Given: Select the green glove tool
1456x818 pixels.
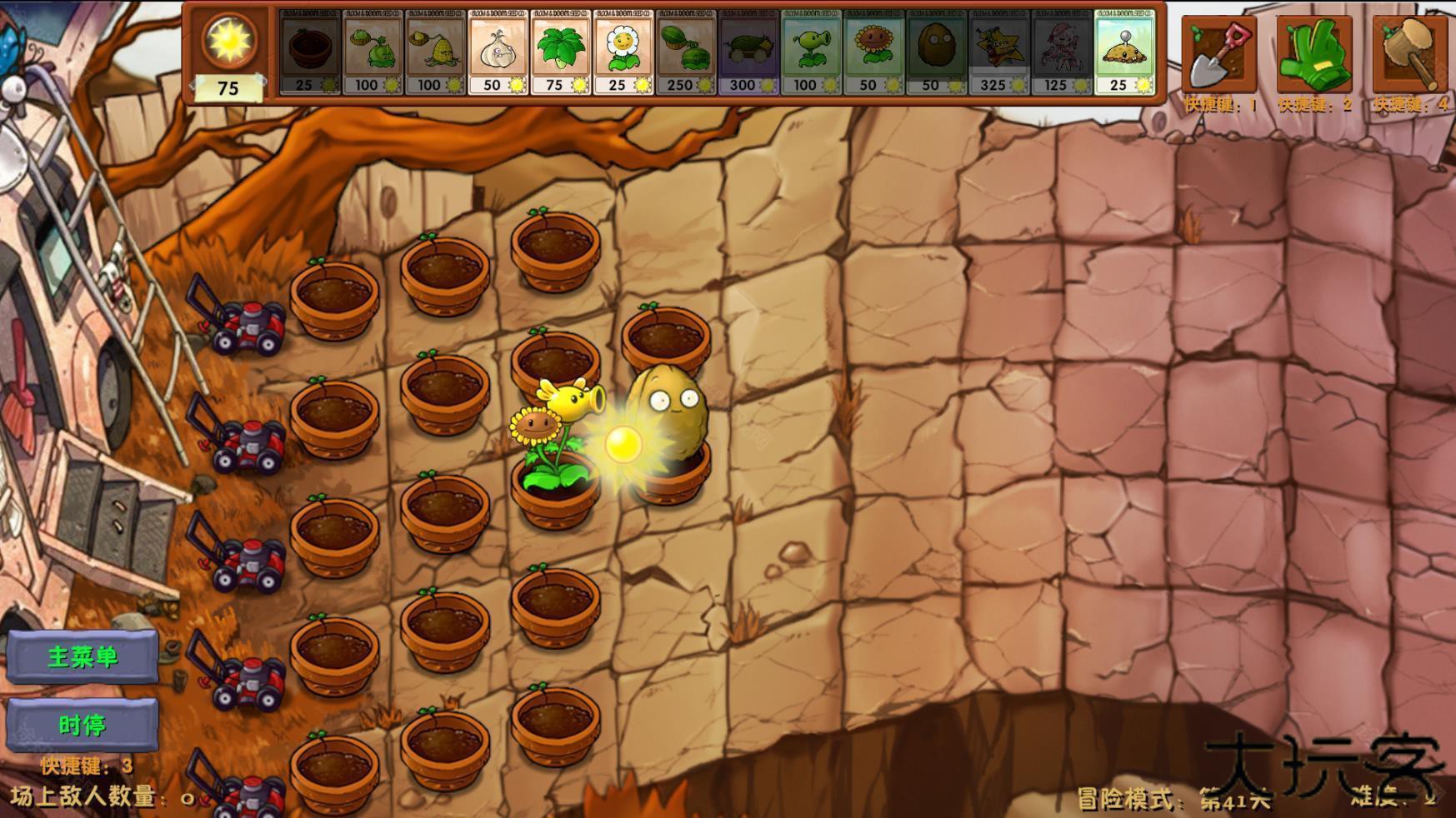Looking at the screenshot, I should pyautogui.click(x=1315, y=52).
